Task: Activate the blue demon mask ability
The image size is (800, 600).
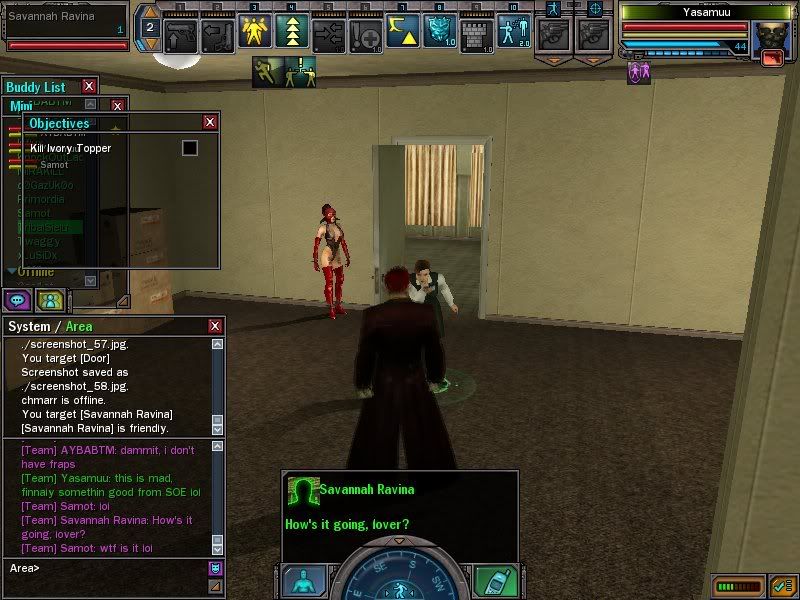Action: pyautogui.click(x=439, y=32)
